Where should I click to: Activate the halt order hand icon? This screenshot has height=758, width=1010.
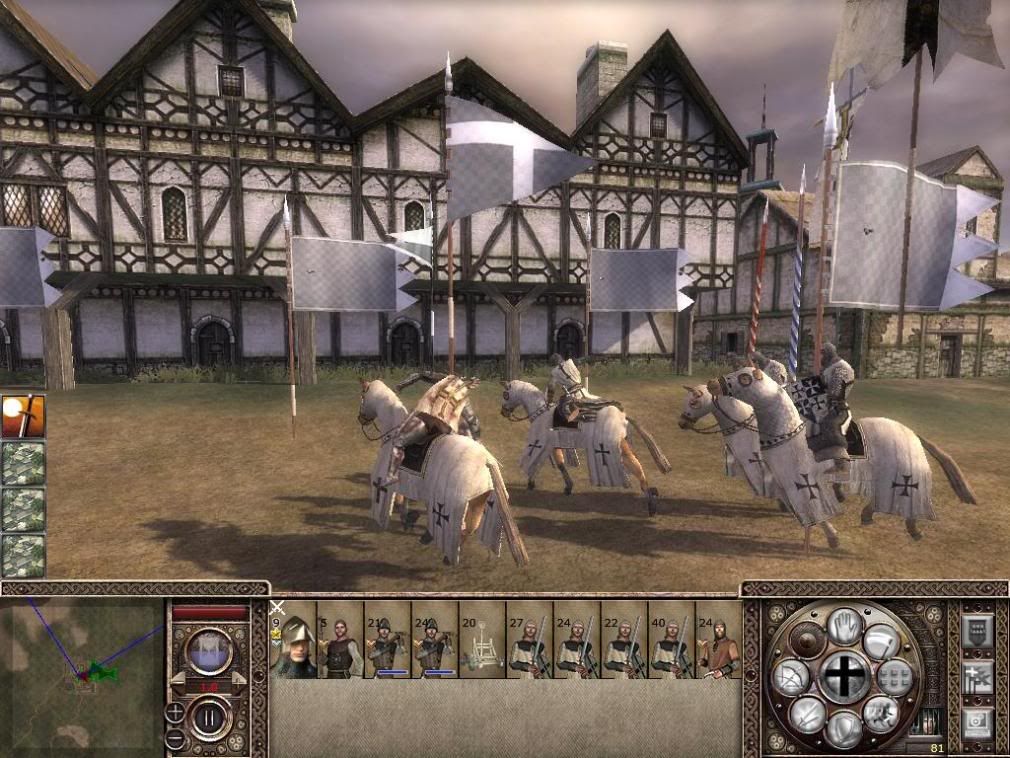845,625
